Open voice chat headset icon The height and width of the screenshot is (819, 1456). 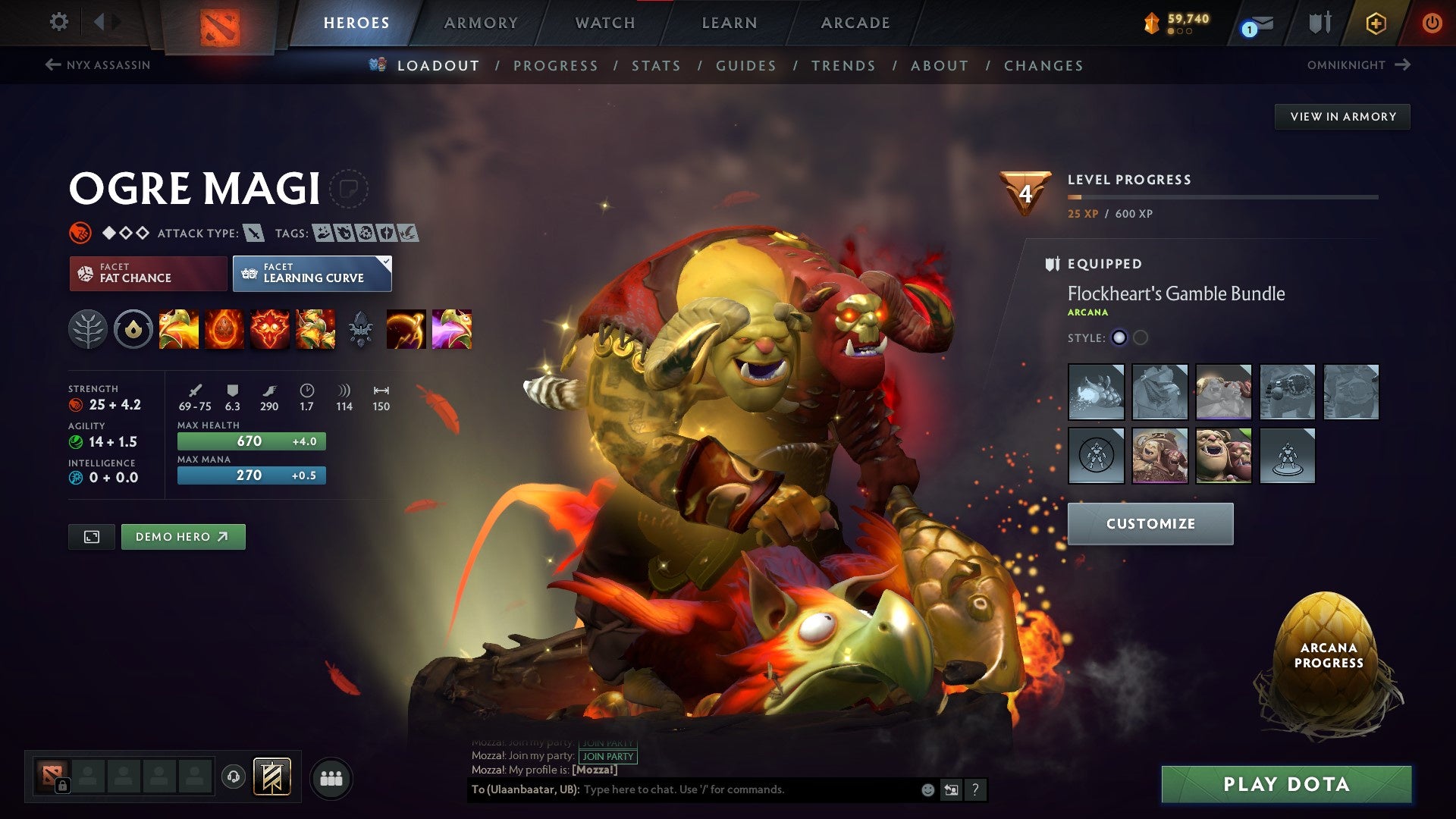(235, 775)
